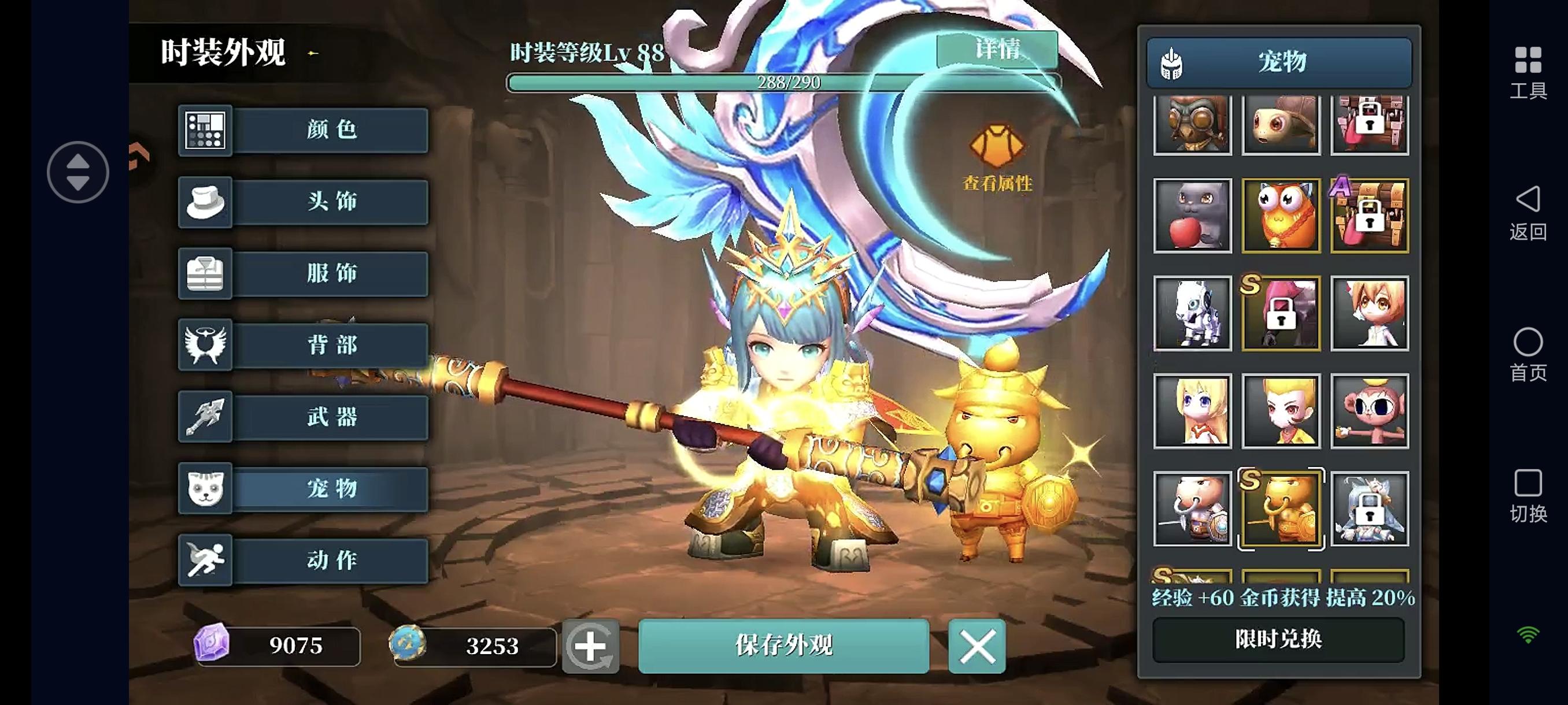Select the 颜色 color palette icon
1568x705 pixels.
click(x=205, y=130)
